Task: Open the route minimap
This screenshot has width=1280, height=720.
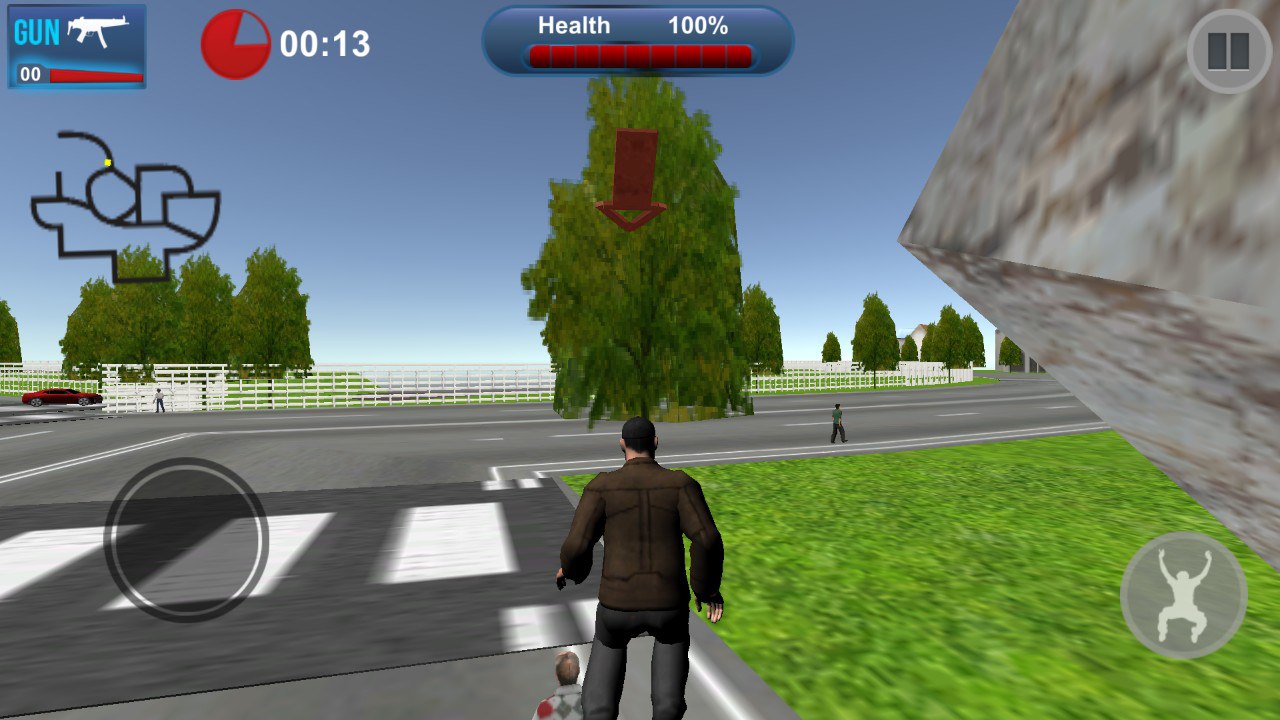Action: click(125, 205)
